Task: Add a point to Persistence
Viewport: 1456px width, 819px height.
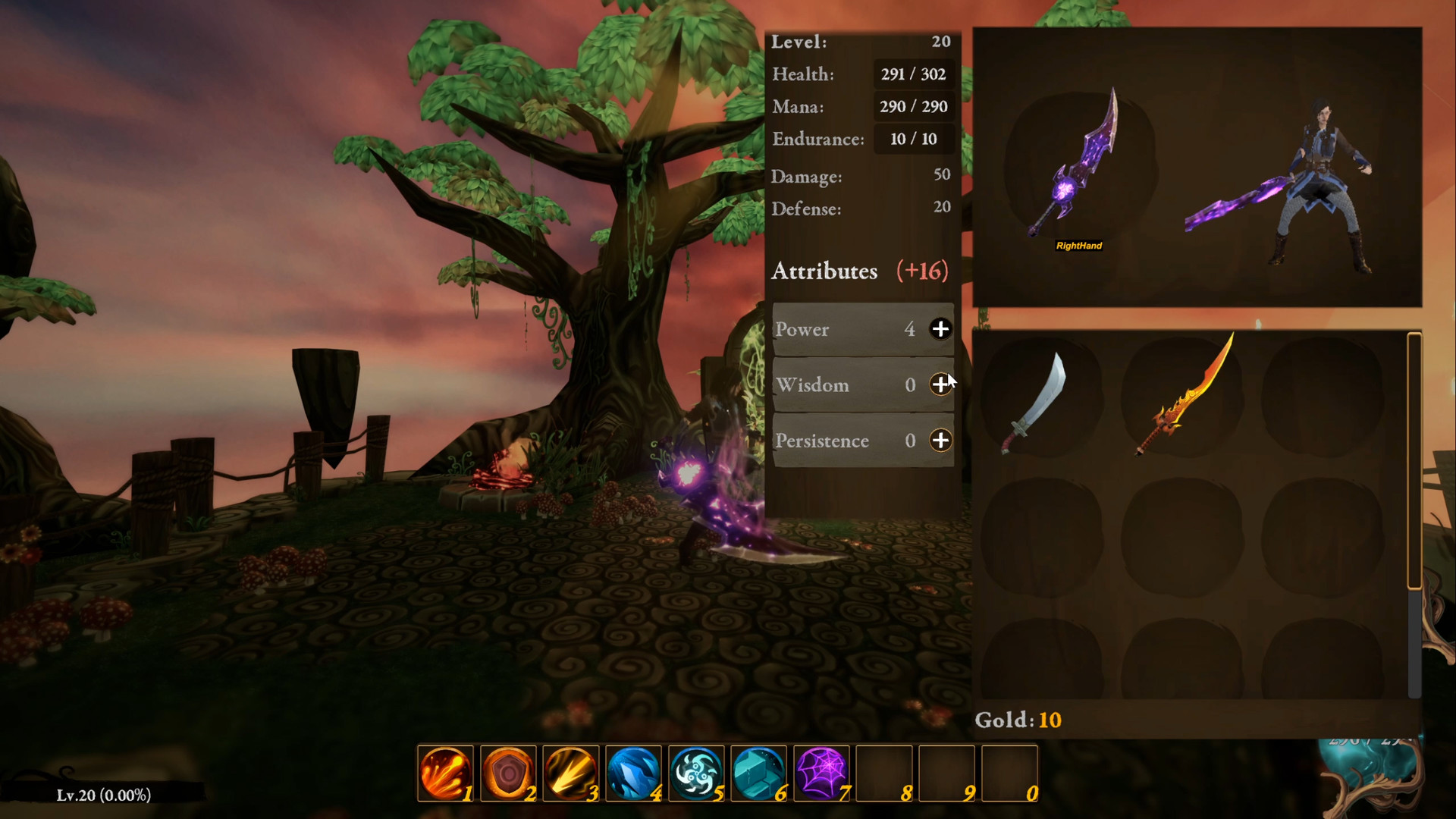Action: pos(940,440)
